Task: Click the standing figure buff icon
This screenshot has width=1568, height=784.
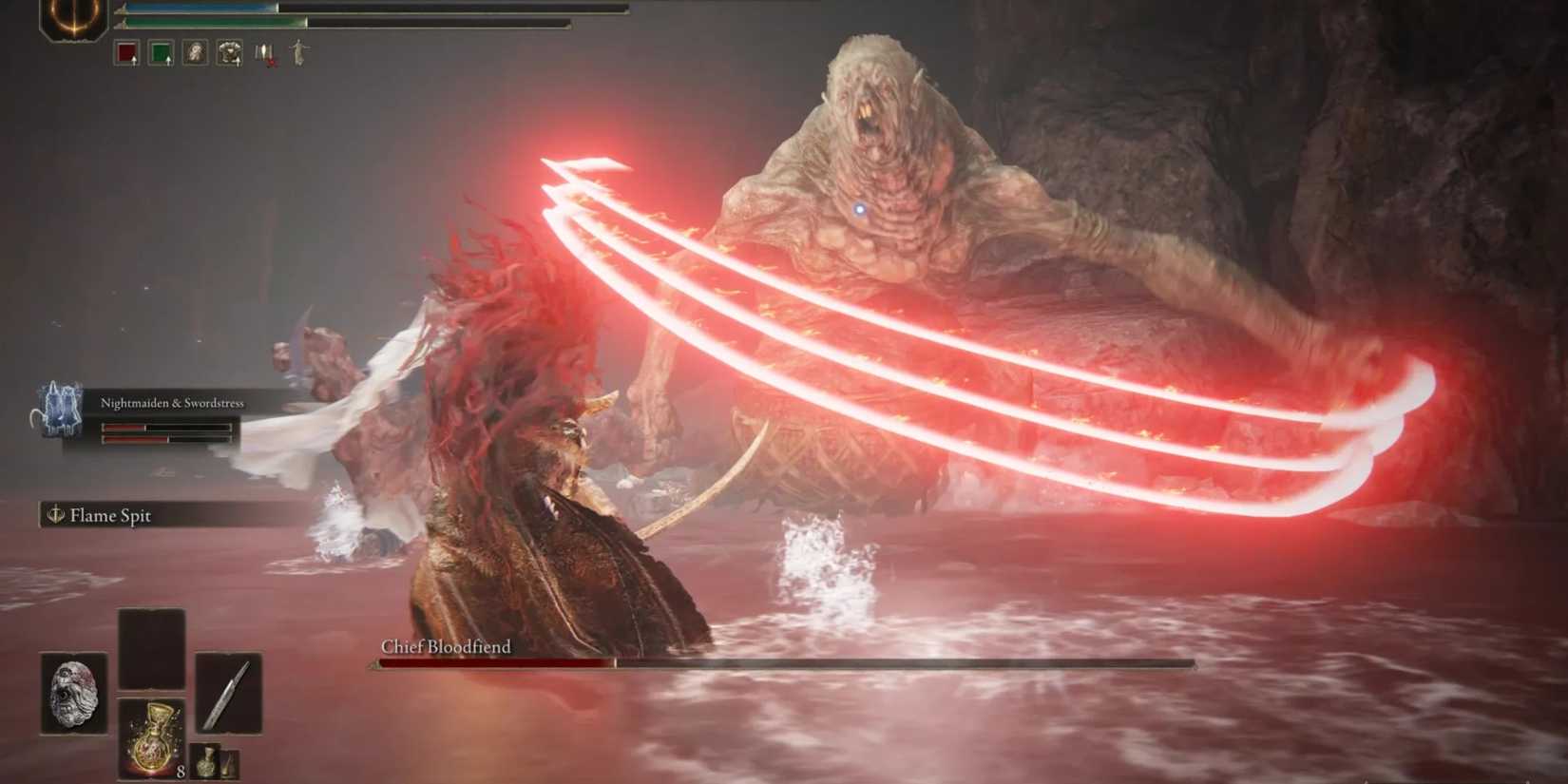Action: (x=296, y=52)
